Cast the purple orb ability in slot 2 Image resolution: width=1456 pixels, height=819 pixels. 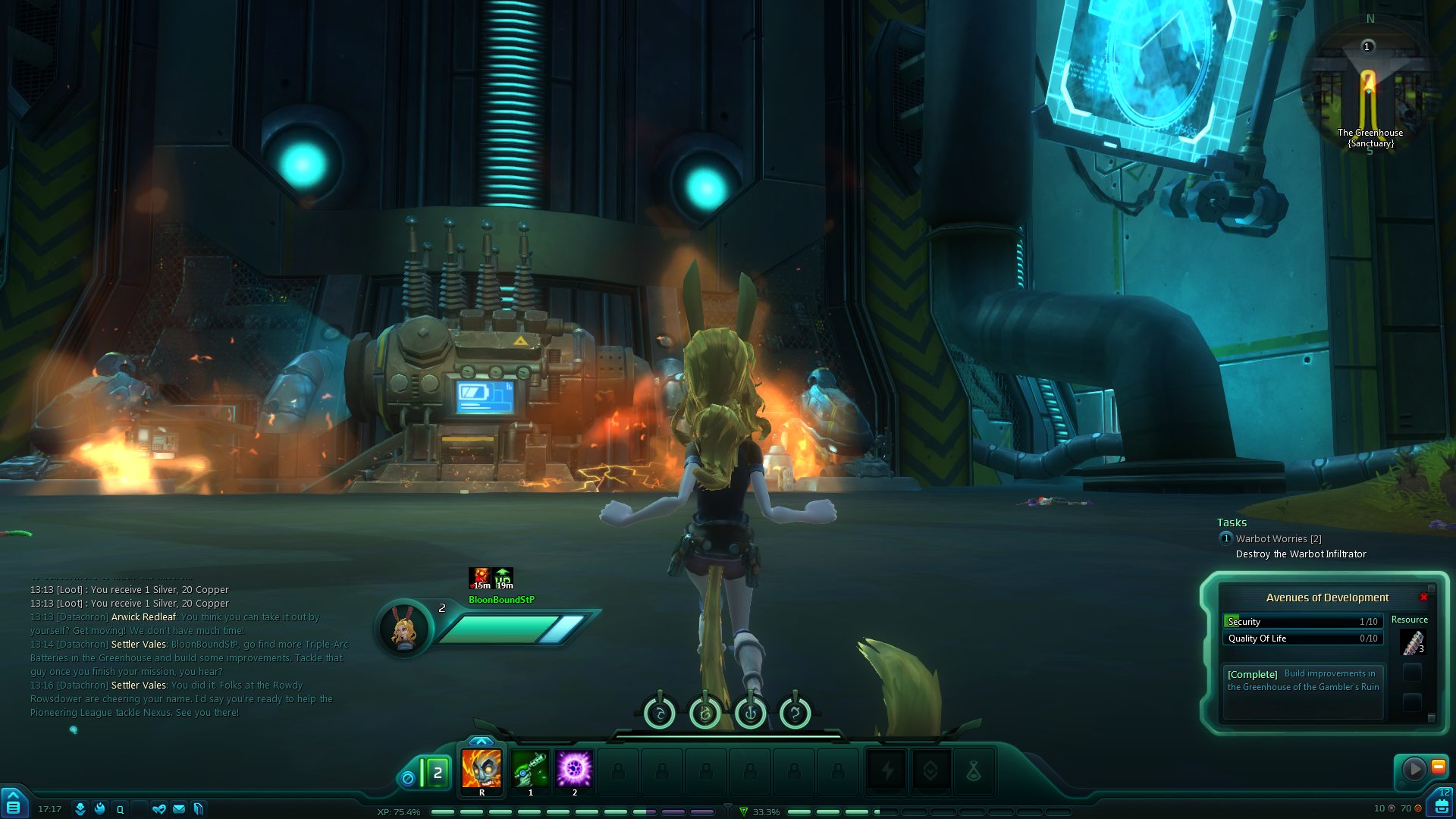[x=574, y=769]
